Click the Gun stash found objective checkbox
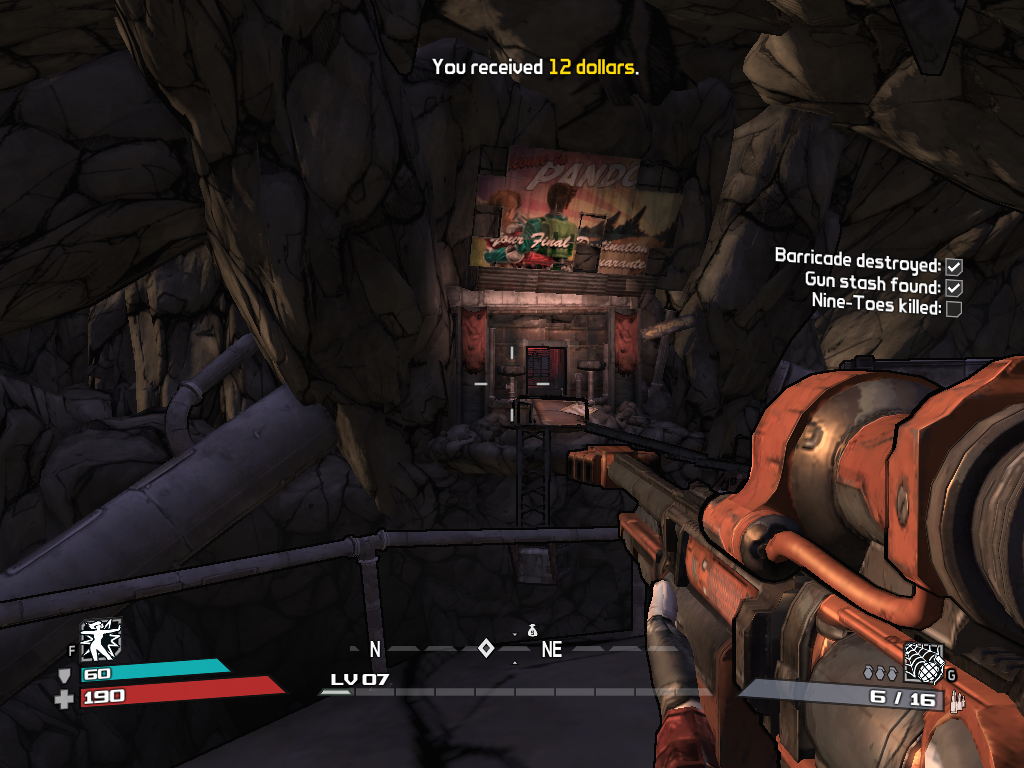The width and height of the screenshot is (1024, 768). click(954, 287)
